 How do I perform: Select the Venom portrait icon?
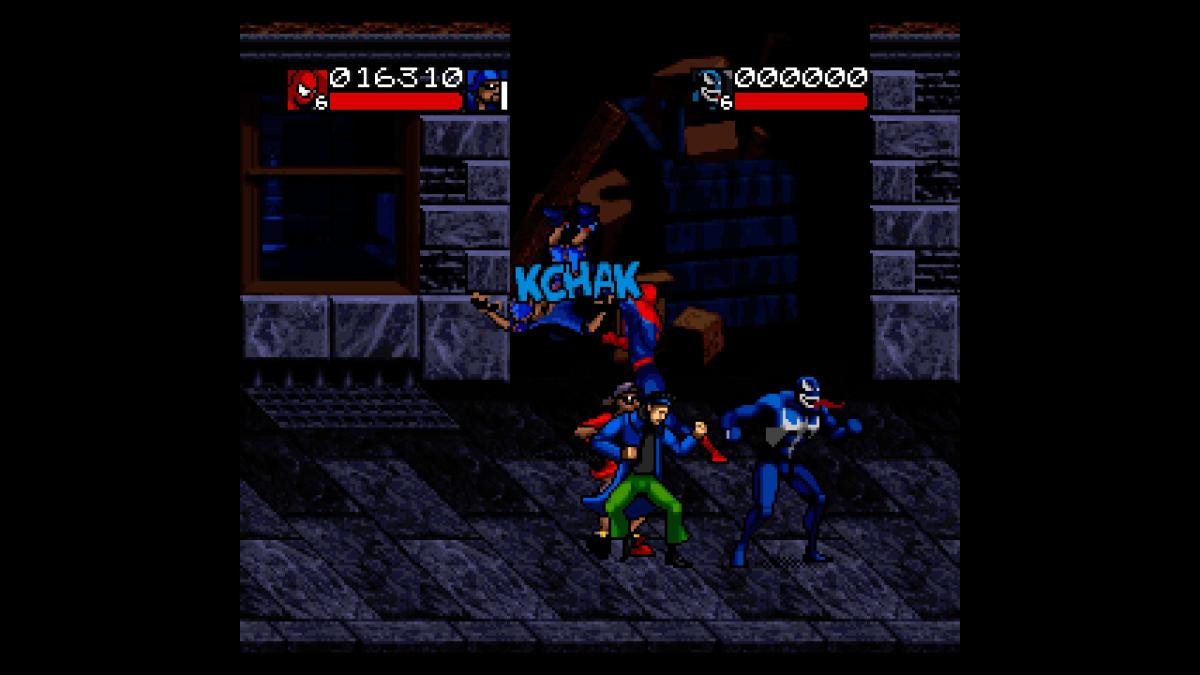714,88
